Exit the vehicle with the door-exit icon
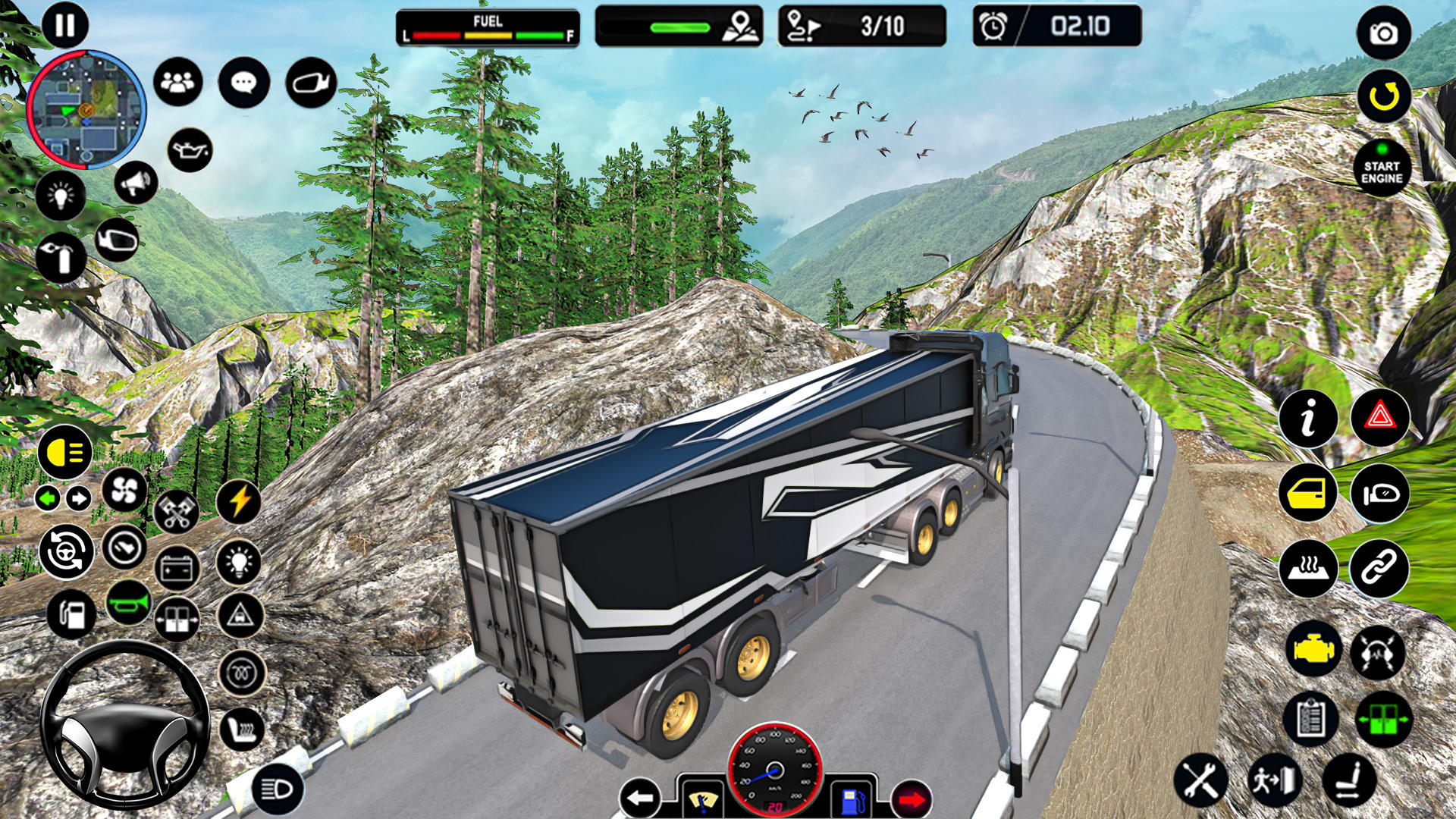Image resolution: width=1456 pixels, height=819 pixels. click(x=1275, y=780)
